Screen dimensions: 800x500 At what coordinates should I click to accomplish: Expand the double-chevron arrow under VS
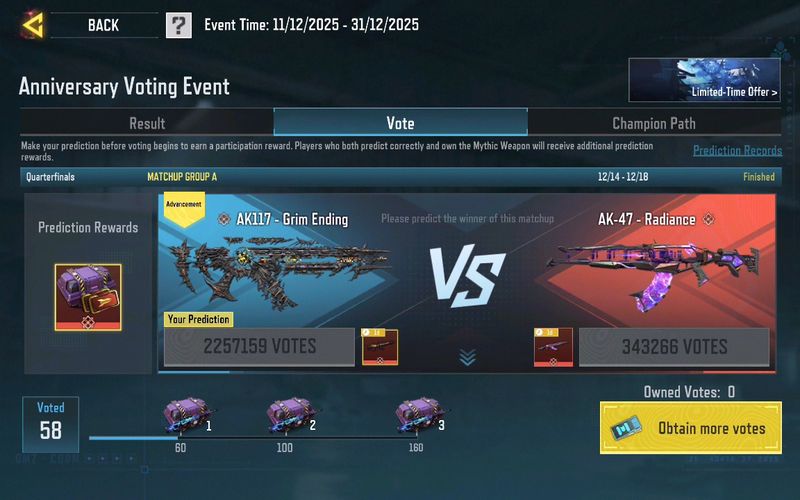[x=467, y=357]
